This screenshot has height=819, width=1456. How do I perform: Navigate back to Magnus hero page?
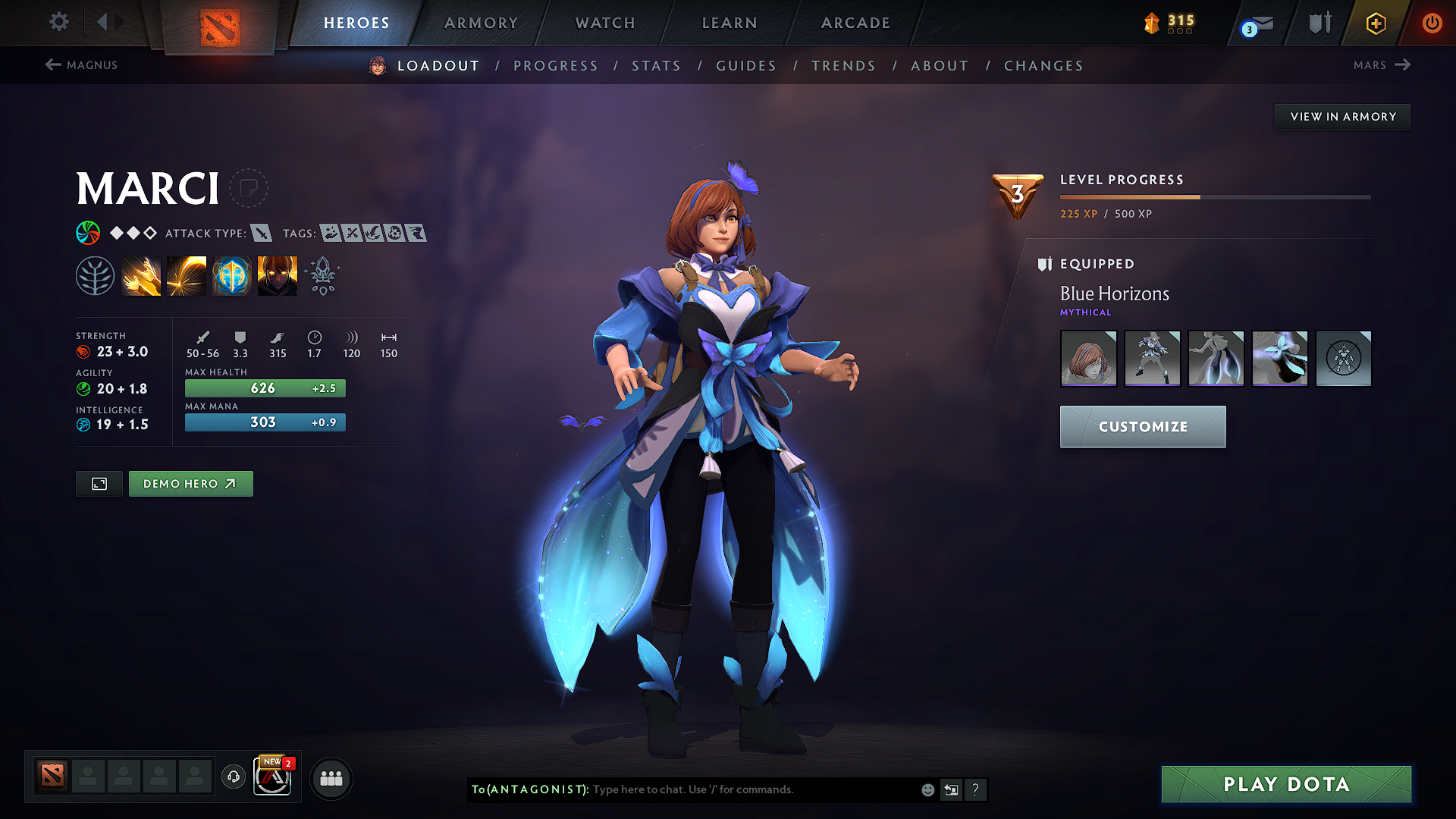point(82,65)
